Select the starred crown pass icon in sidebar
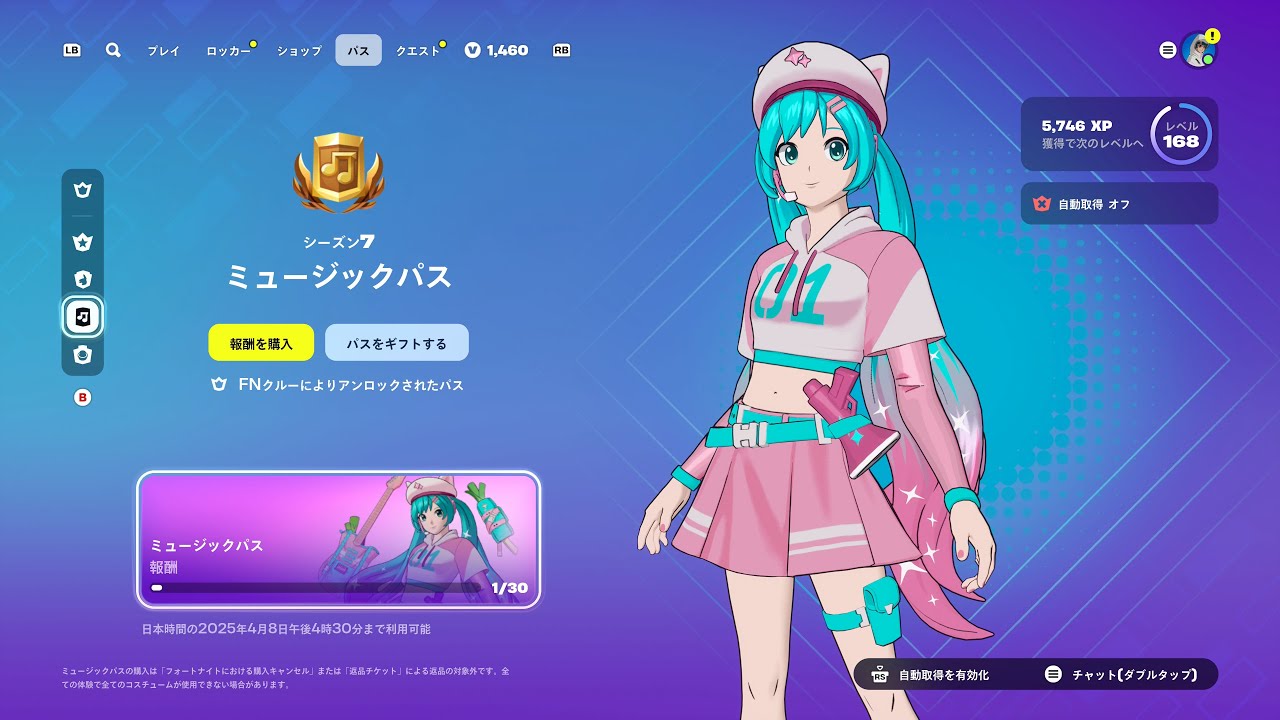 (x=83, y=241)
